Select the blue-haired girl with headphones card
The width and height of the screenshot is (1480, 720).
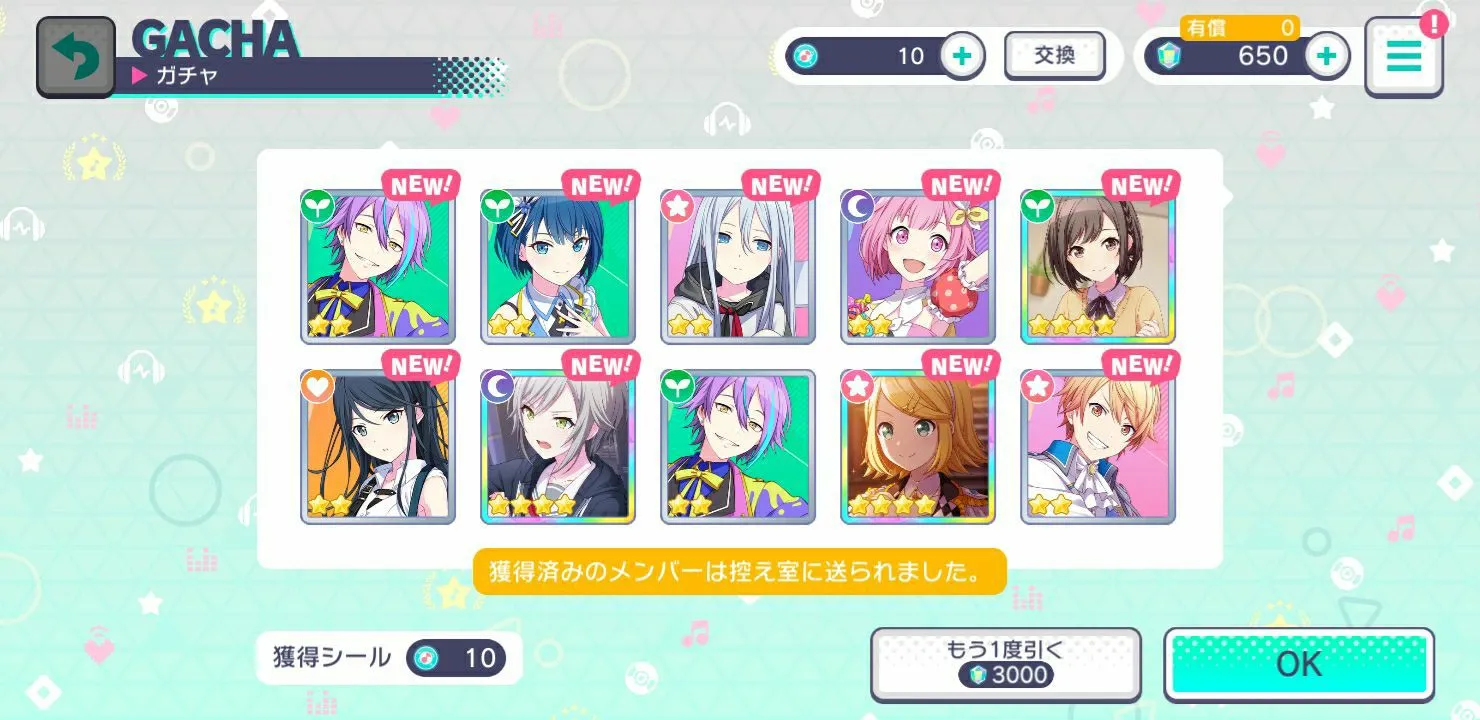[x=557, y=266]
